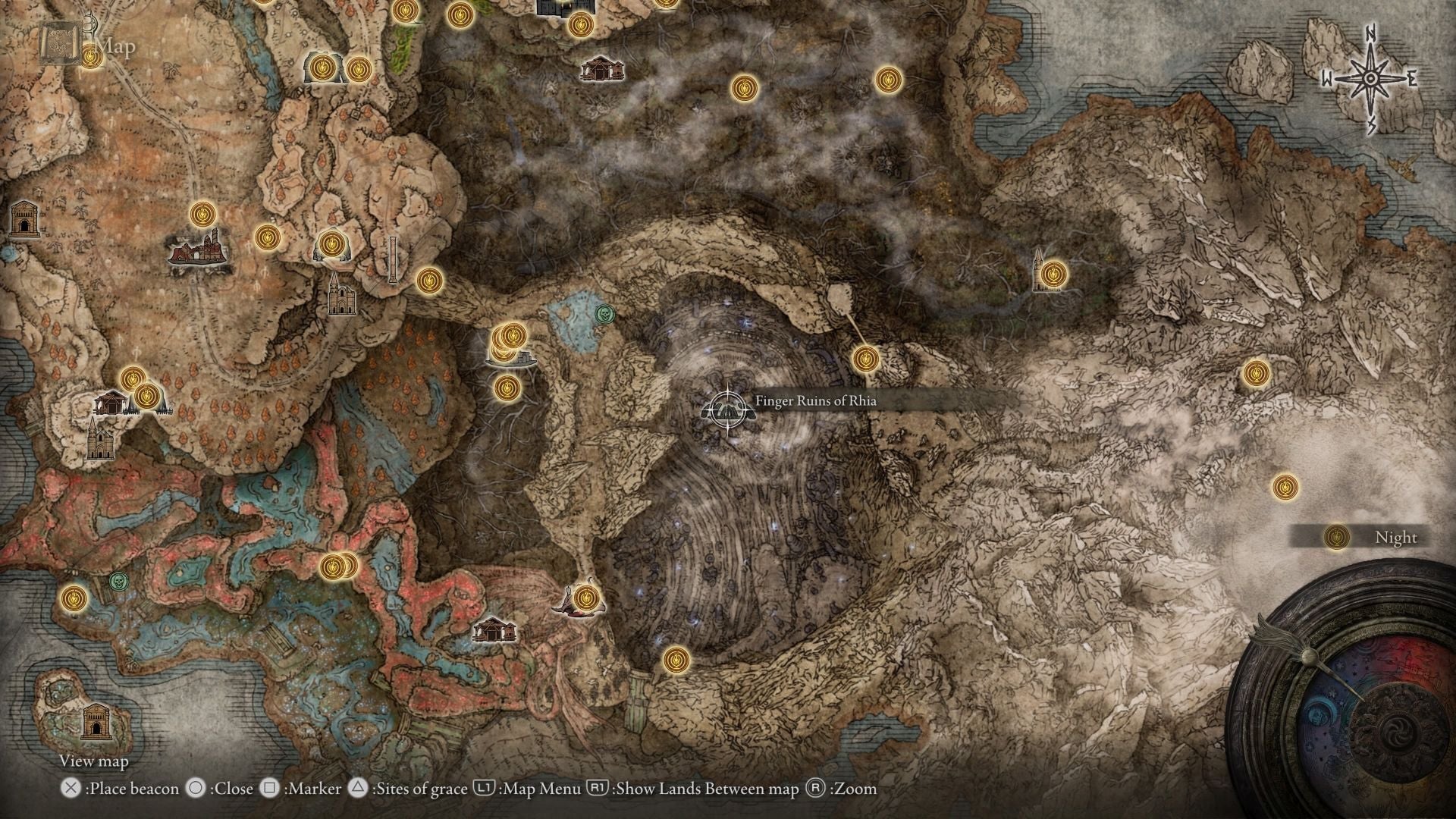Click the ruined city icon on the western plateau
1456x819 pixels.
click(x=195, y=254)
